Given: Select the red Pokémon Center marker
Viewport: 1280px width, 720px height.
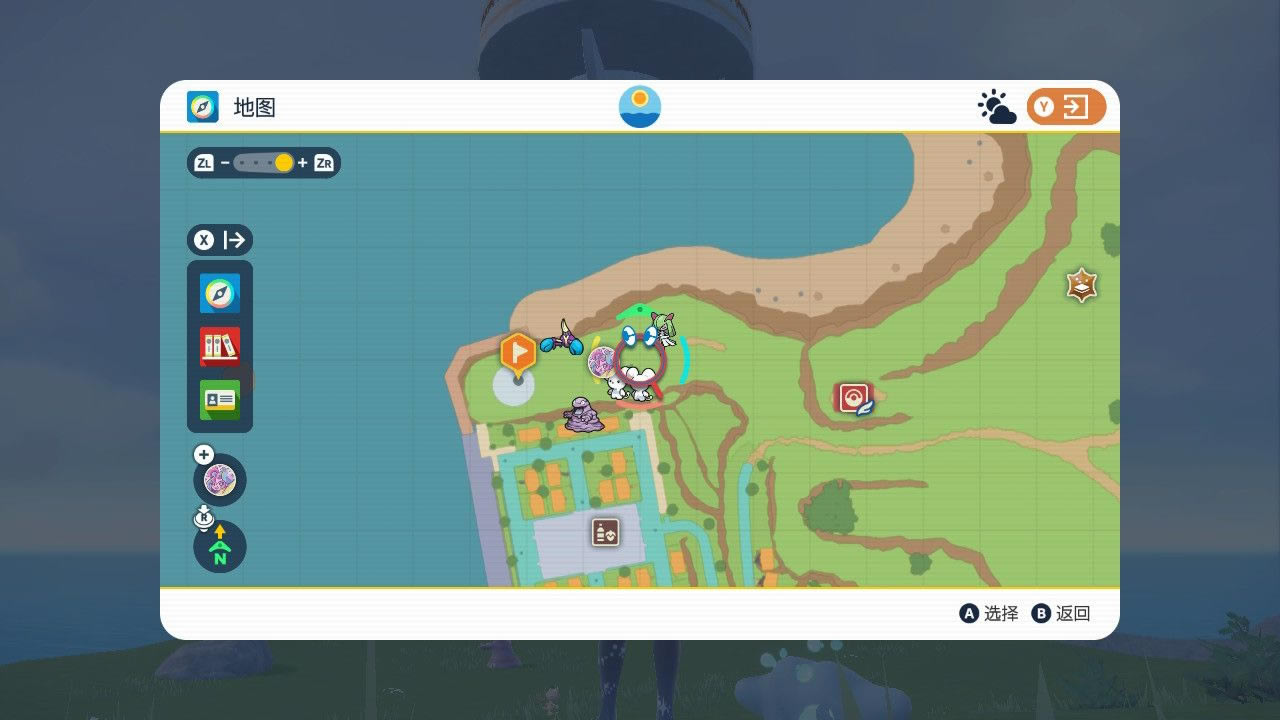Looking at the screenshot, I should 854,398.
